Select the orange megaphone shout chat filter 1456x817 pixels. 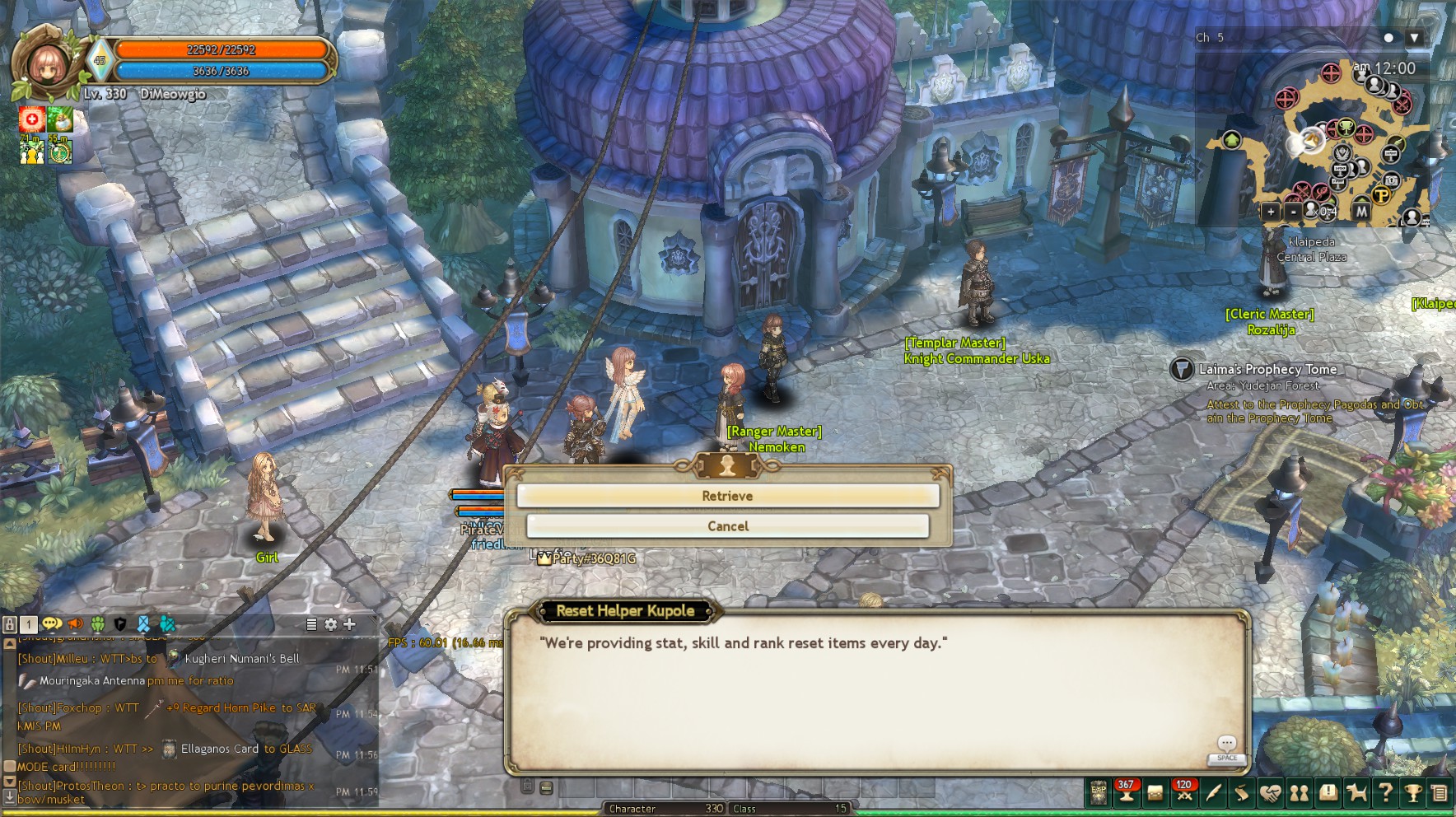(75, 624)
